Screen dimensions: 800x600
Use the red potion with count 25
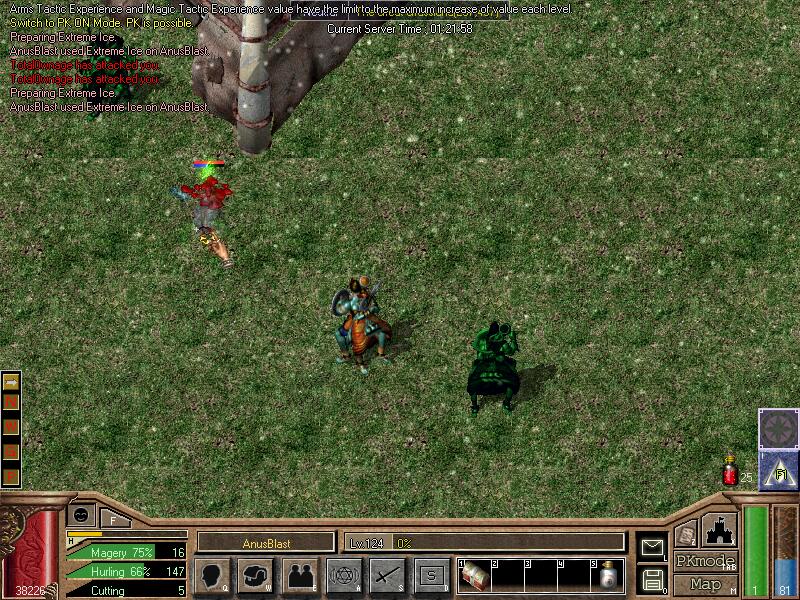coord(730,472)
